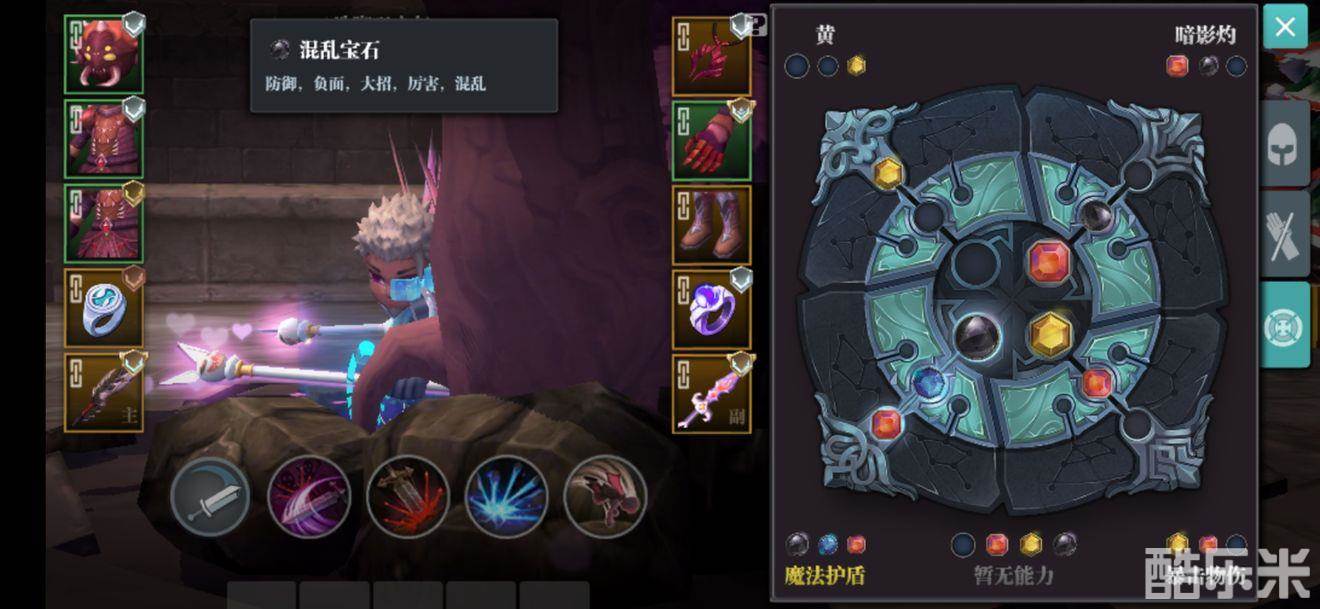
Task: Select the off-hand pink staff slot
Action: [712, 394]
